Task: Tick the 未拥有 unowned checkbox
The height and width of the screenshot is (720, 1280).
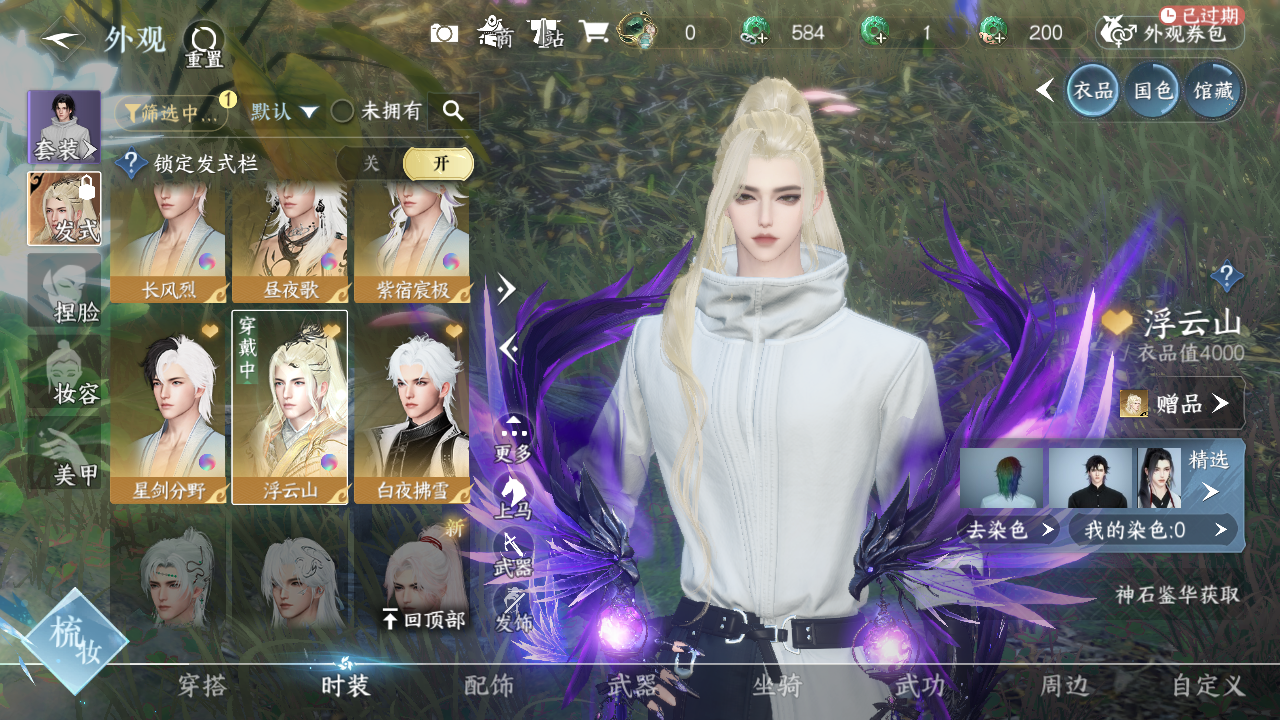Action: coord(343,112)
